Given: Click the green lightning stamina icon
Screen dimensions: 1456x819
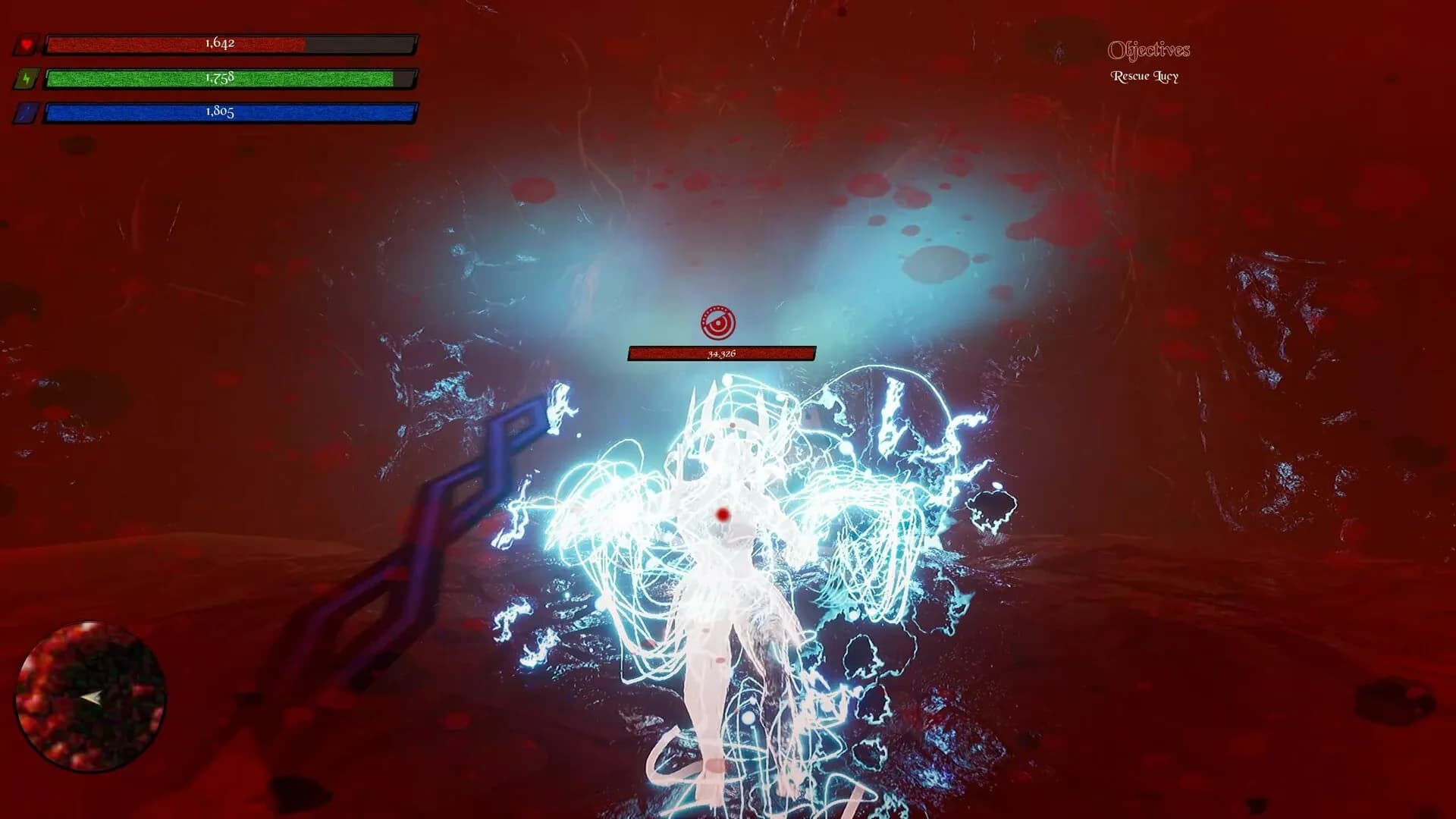Looking at the screenshot, I should (x=27, y=79).
